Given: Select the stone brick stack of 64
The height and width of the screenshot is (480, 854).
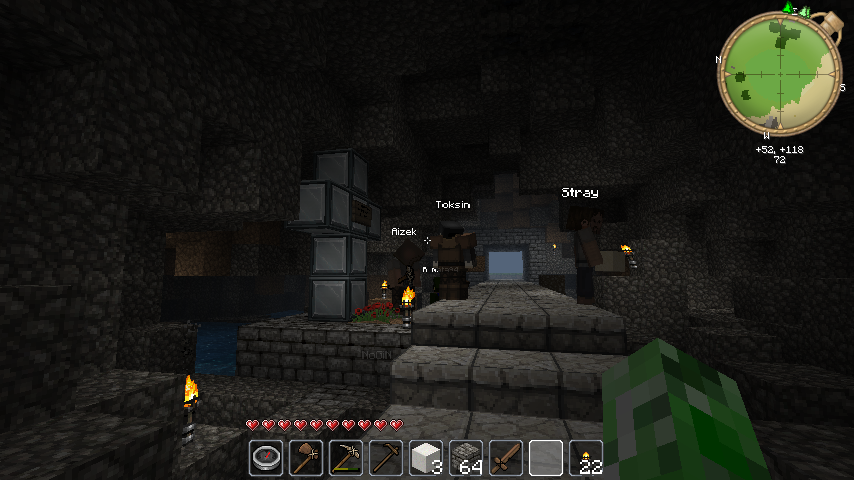Looking at the screenshot, I should tap(466, 458).
